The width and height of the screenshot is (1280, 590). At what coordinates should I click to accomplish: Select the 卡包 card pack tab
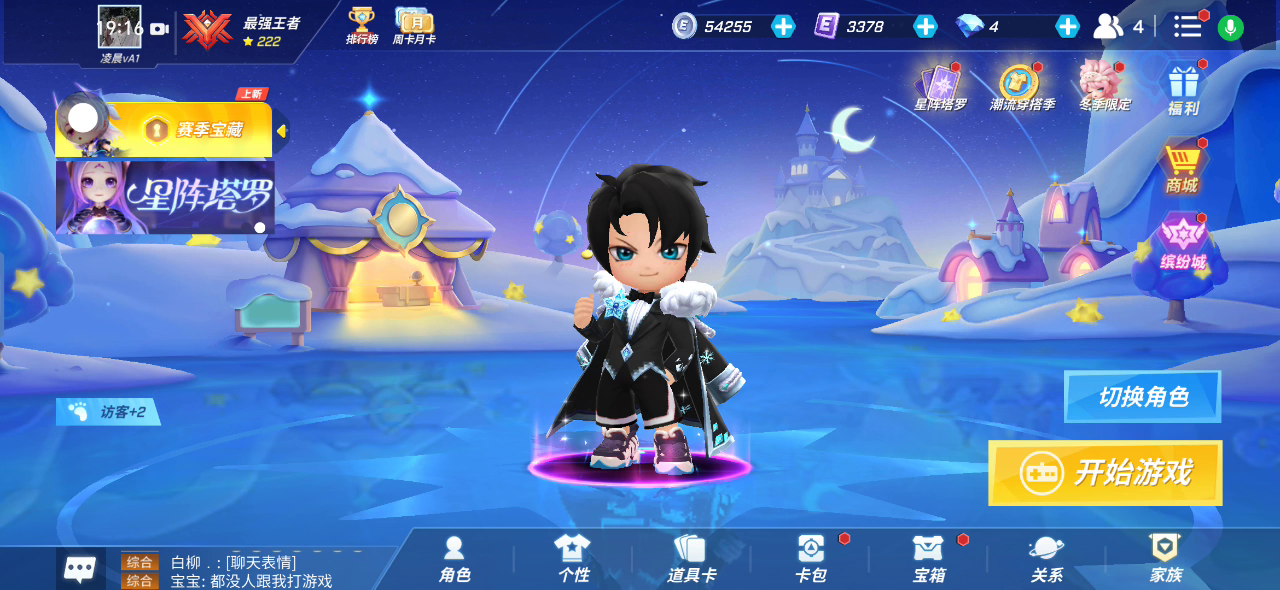point(810,559)
